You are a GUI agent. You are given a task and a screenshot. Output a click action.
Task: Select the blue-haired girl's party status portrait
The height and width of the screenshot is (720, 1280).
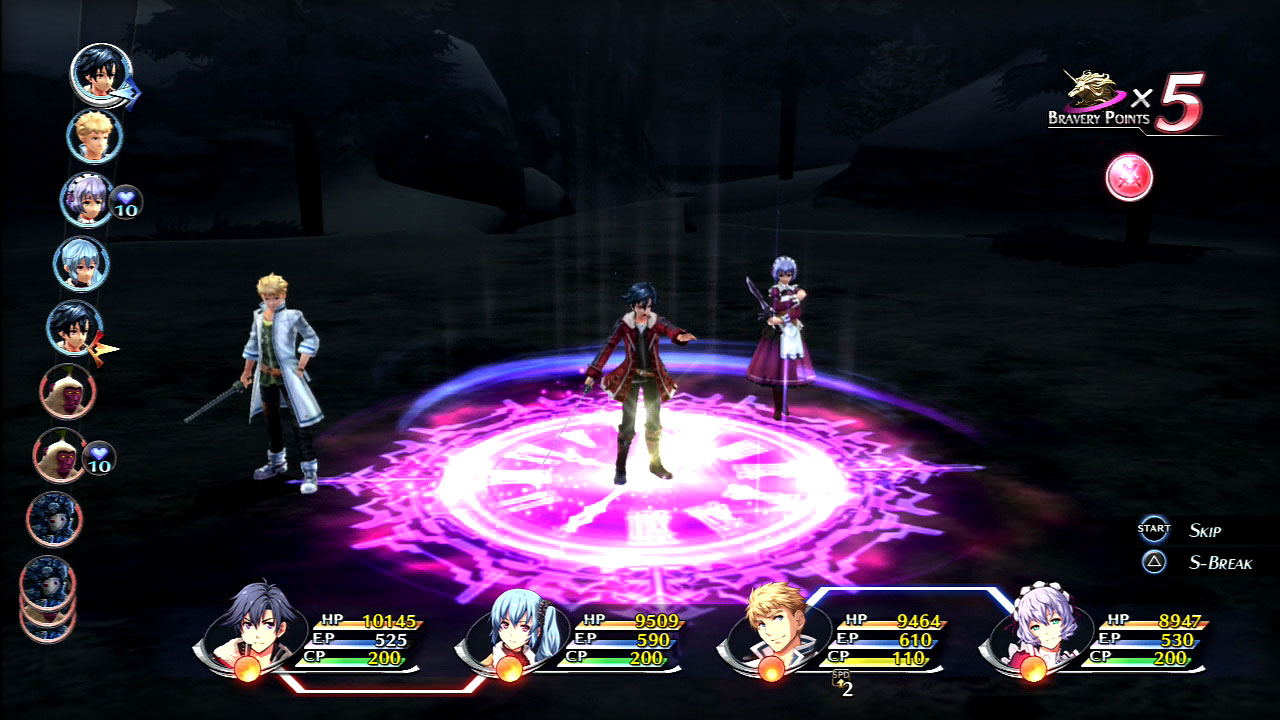(x=504, y=630)
